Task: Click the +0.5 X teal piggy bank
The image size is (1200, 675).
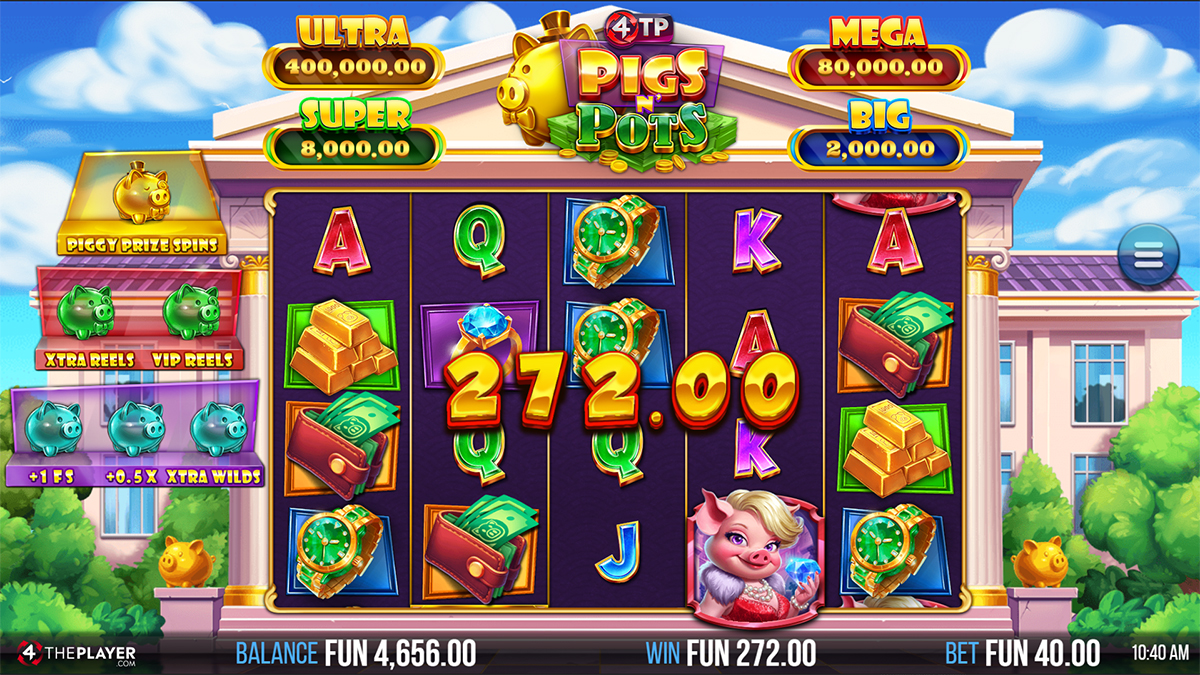Action: tap(135, 428)
